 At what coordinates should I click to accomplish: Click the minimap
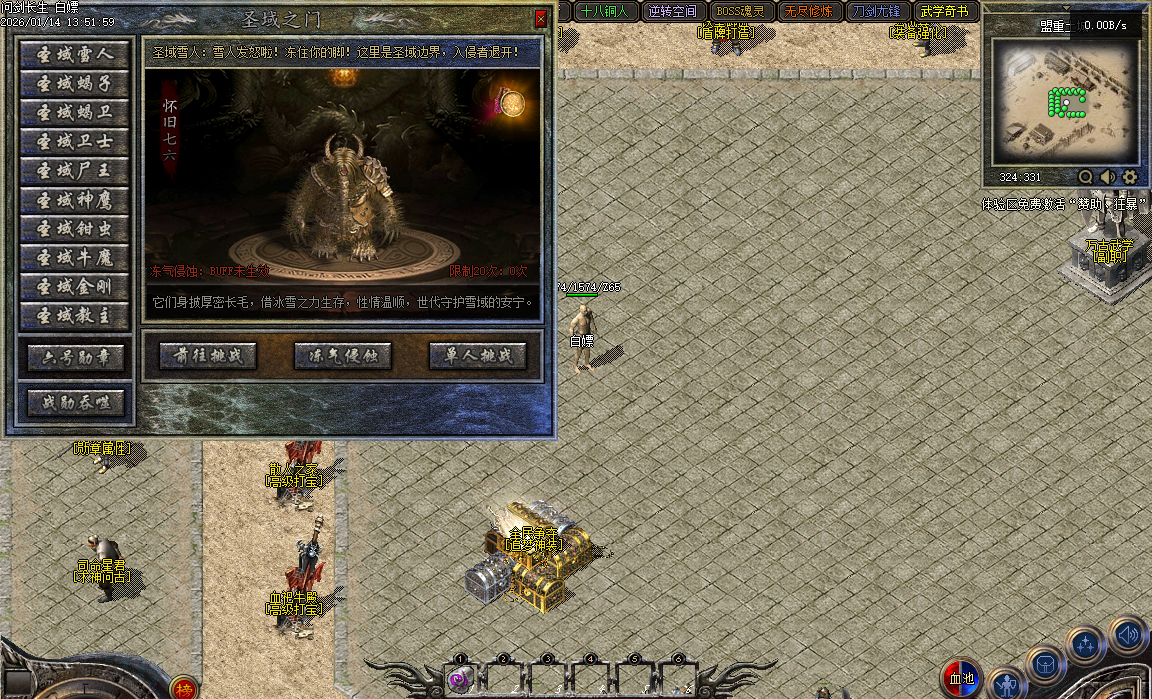point(1064,101)
